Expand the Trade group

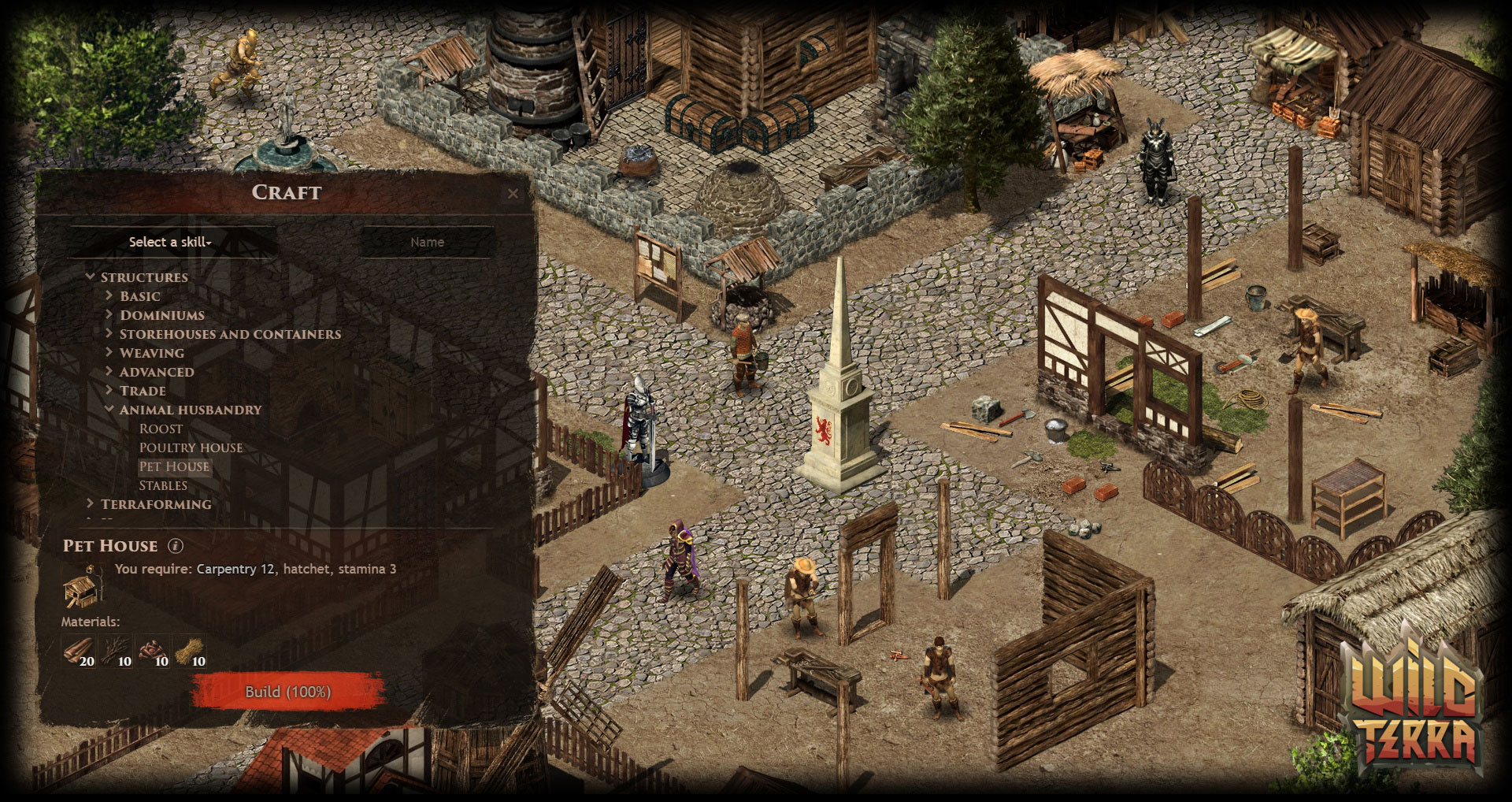pyautogui.click(x=109, y=391)
